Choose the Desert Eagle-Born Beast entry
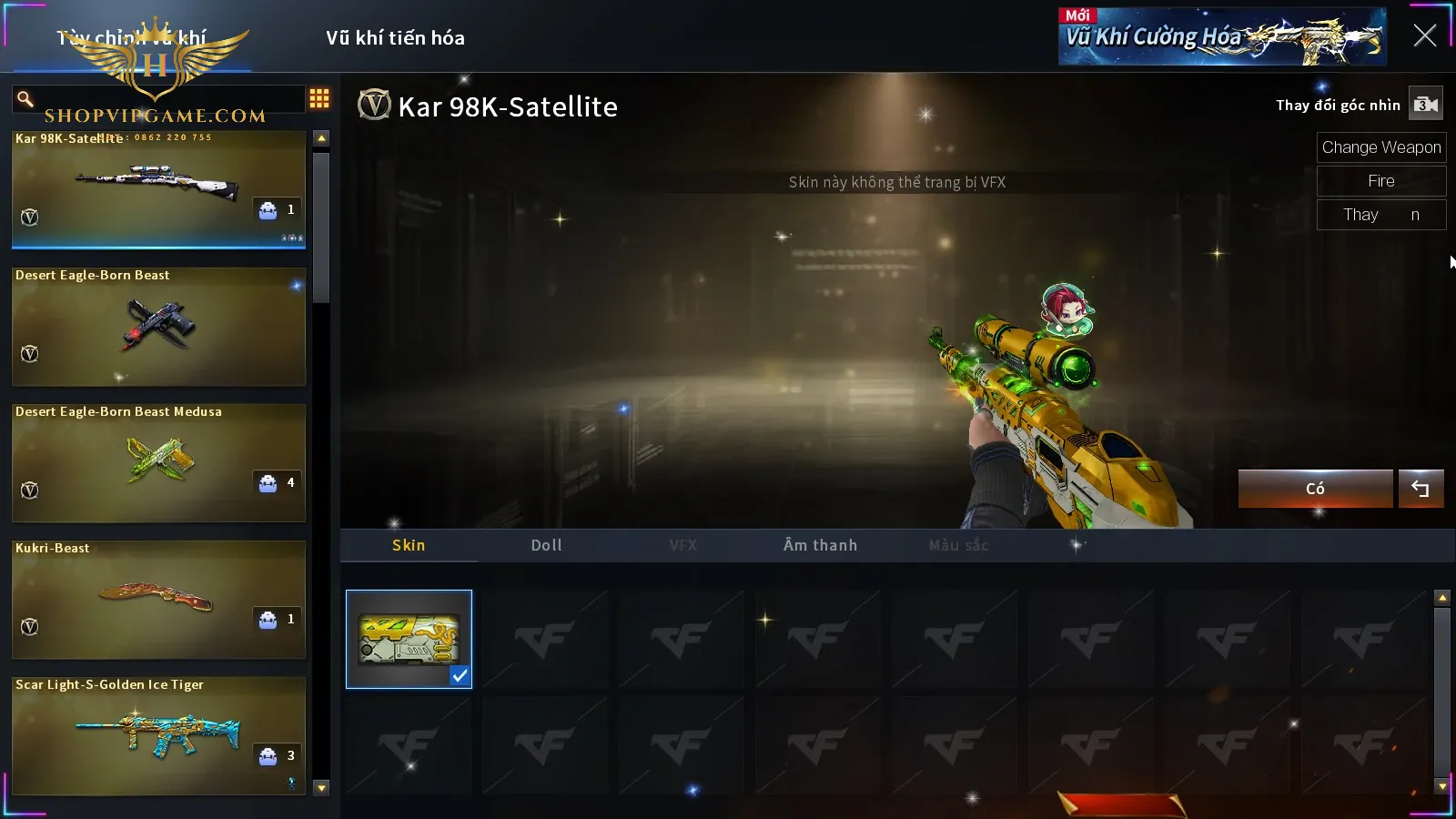The height and width of the screenshot is (819, 1456). [158, 326]
